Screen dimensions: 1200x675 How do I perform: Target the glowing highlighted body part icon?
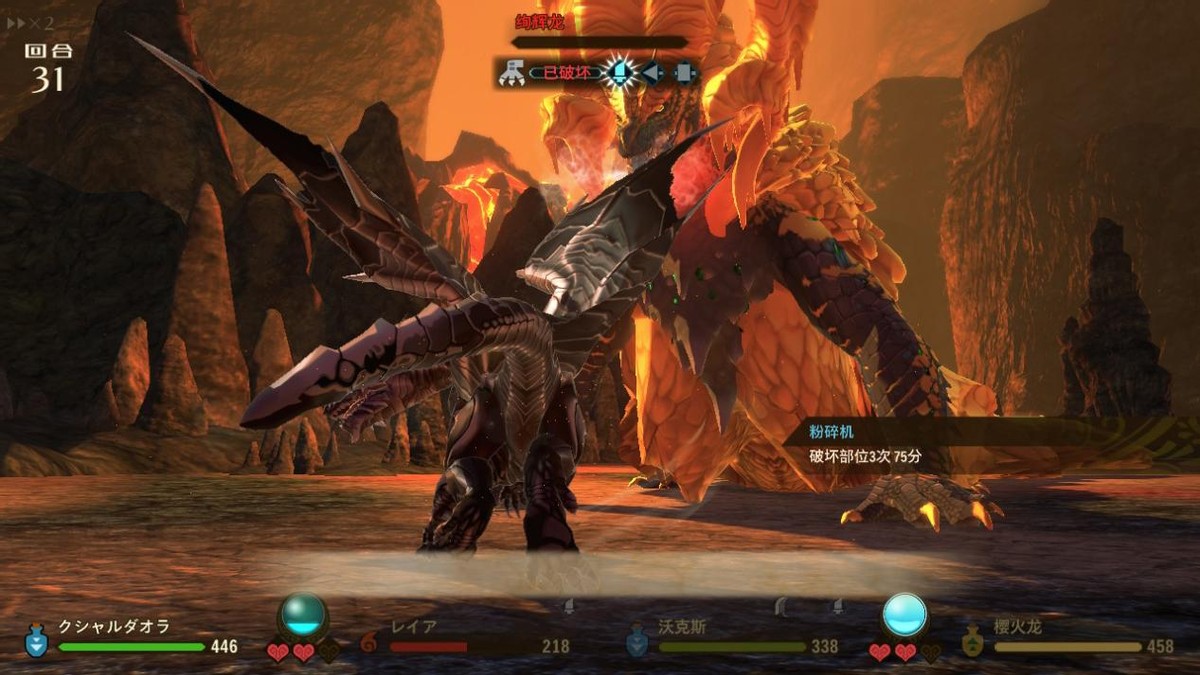pyautogui.click(x=620, y=72)
